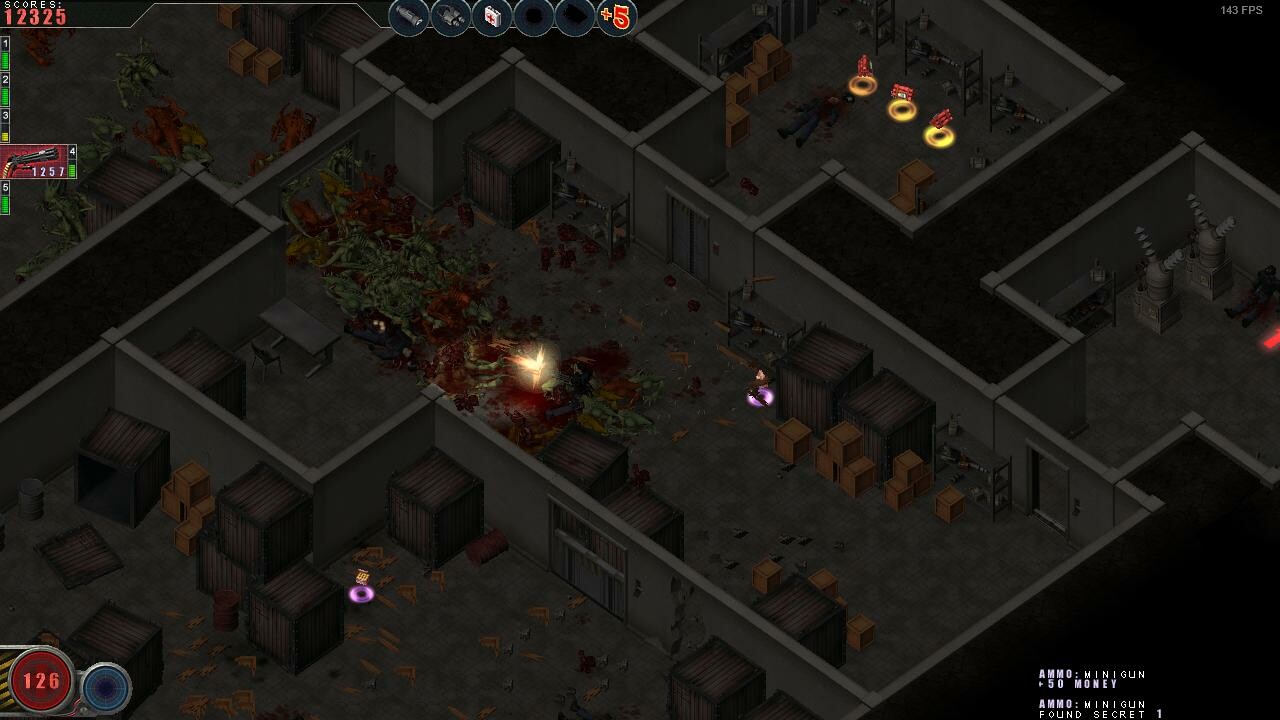This screenshot has height=720, width=1280.
Task: Click weapon slot 1 icon
Action: coord(6,43)
